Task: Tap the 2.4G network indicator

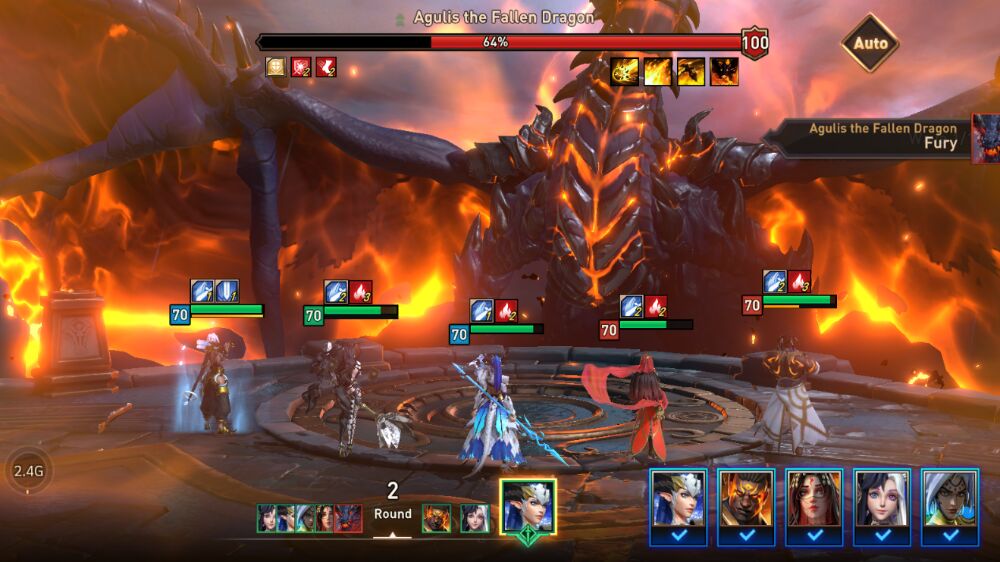Action: click(27, 468)
